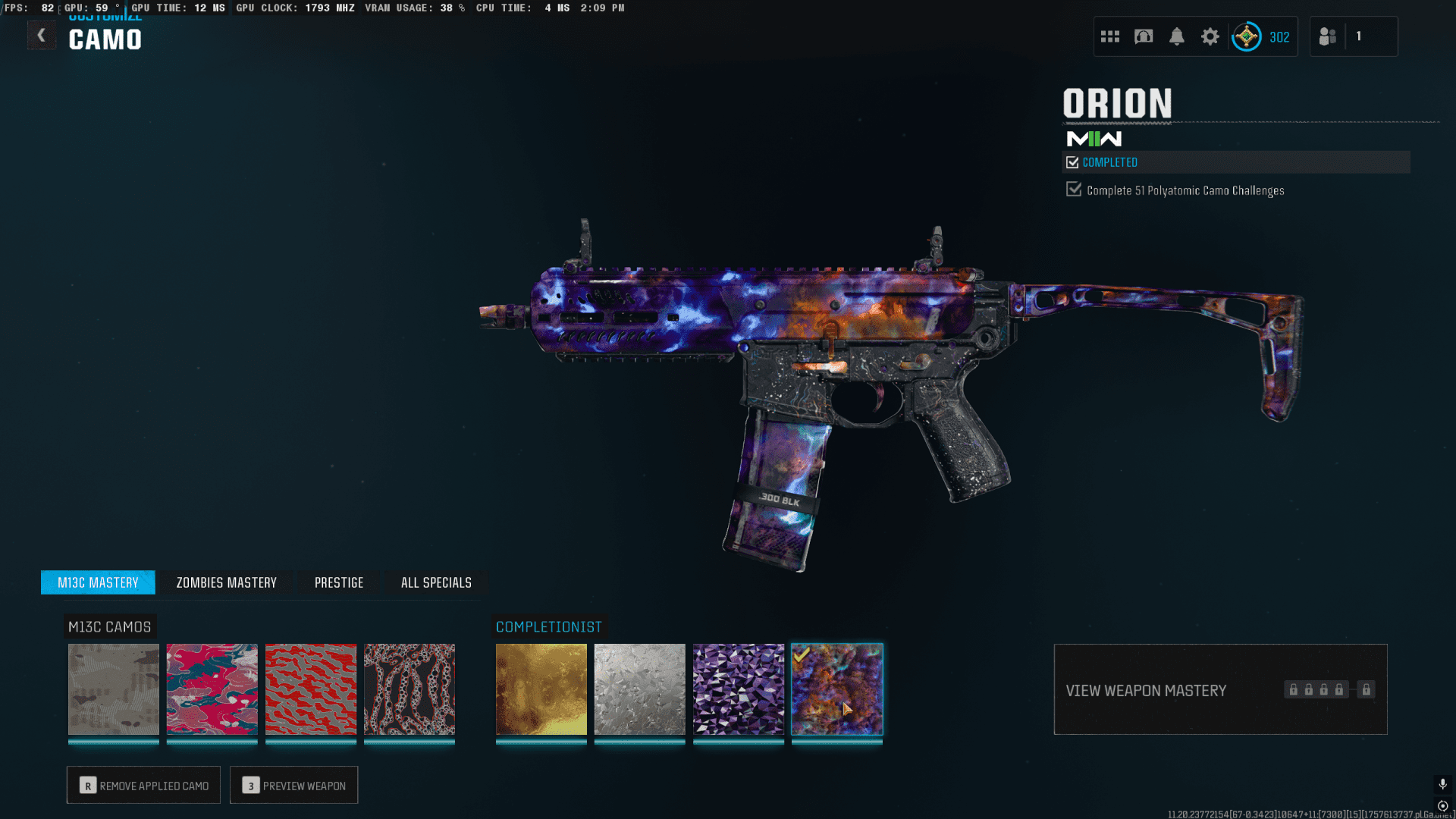Open the party social panel

(1328, 36)
